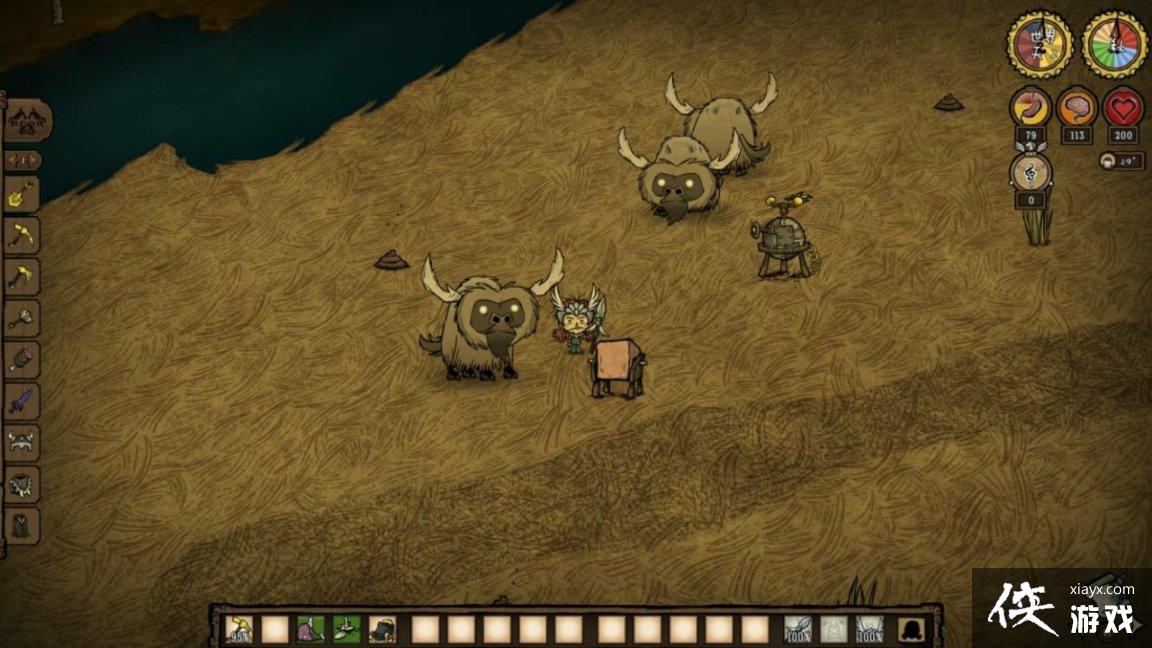Select the white food item on green background
This screenshot has height=648, width=1152.
pyautogui.click(x=347, y=629)
